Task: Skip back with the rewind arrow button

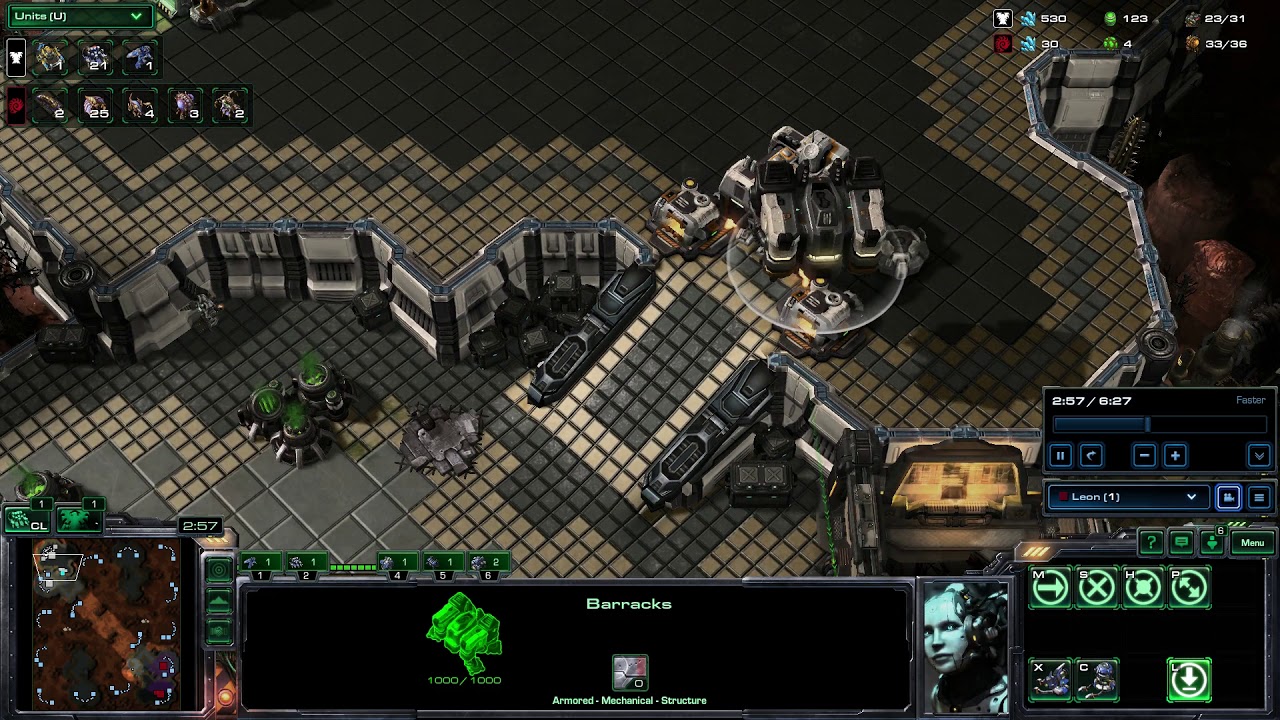Action: click(1091, 456)
